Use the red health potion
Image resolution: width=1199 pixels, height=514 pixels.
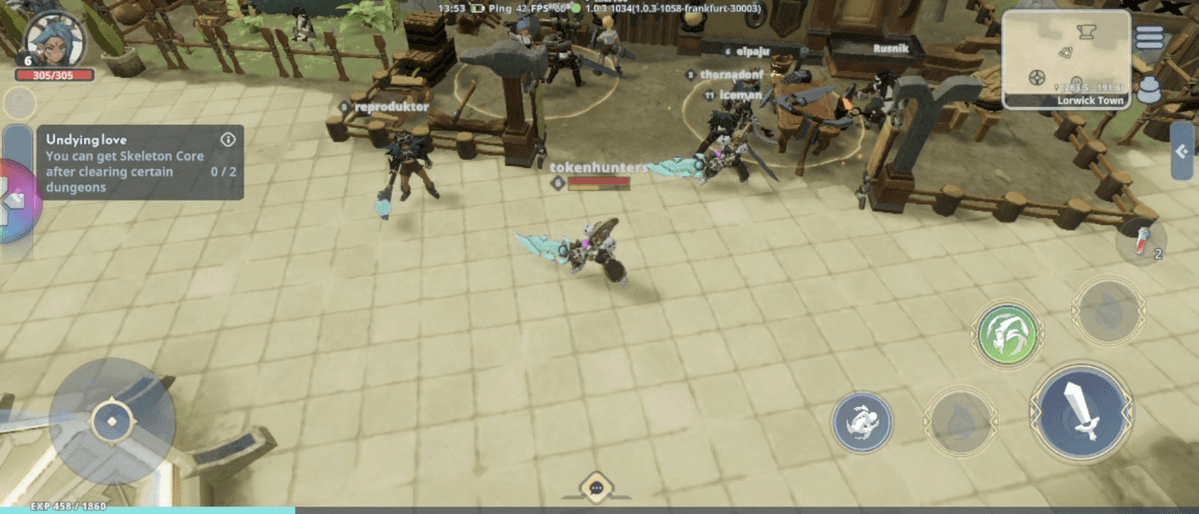pyautogui.click(x=1141, y=242)
